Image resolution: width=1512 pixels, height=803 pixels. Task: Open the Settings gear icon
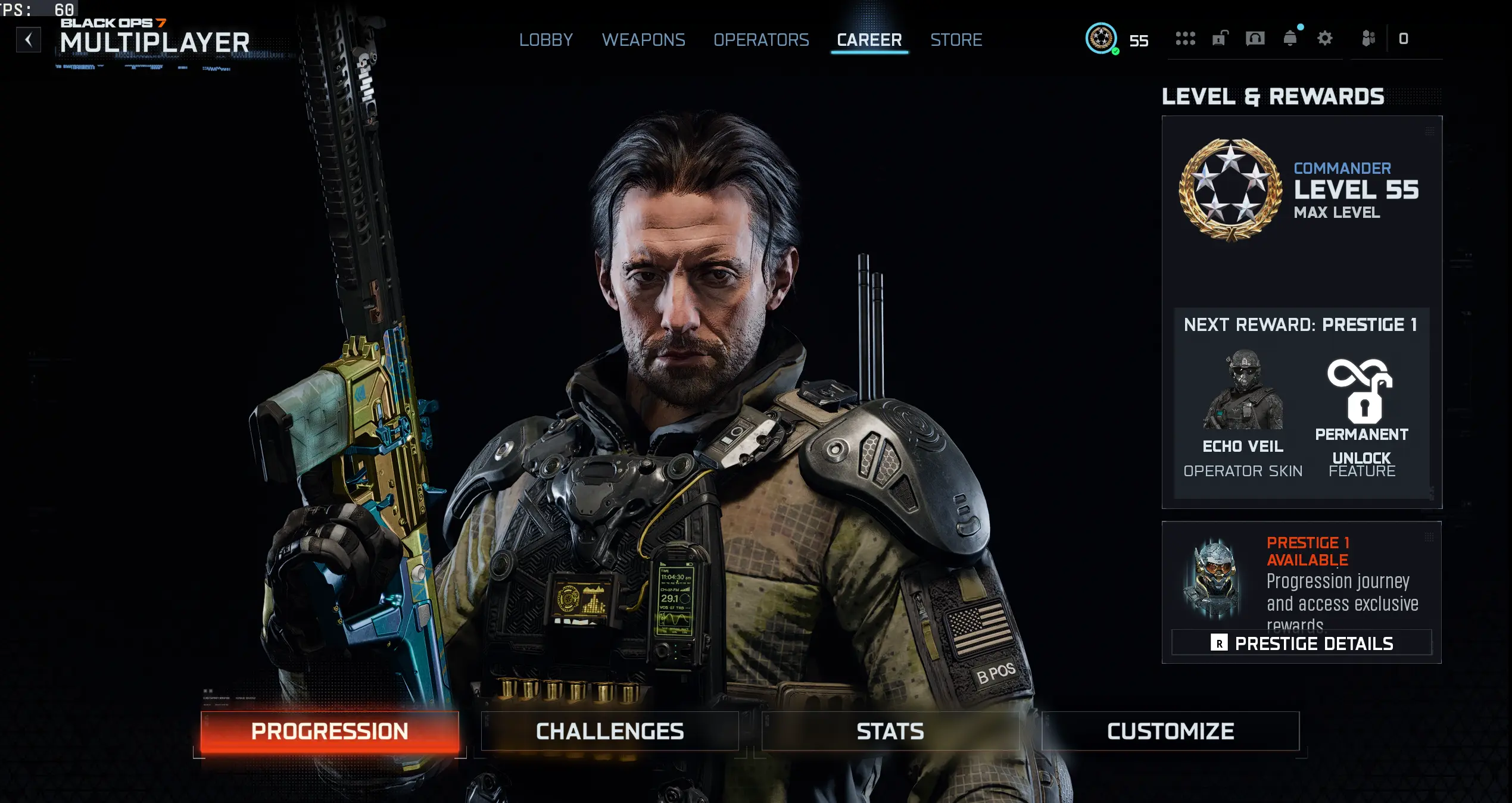[1326, 38]
